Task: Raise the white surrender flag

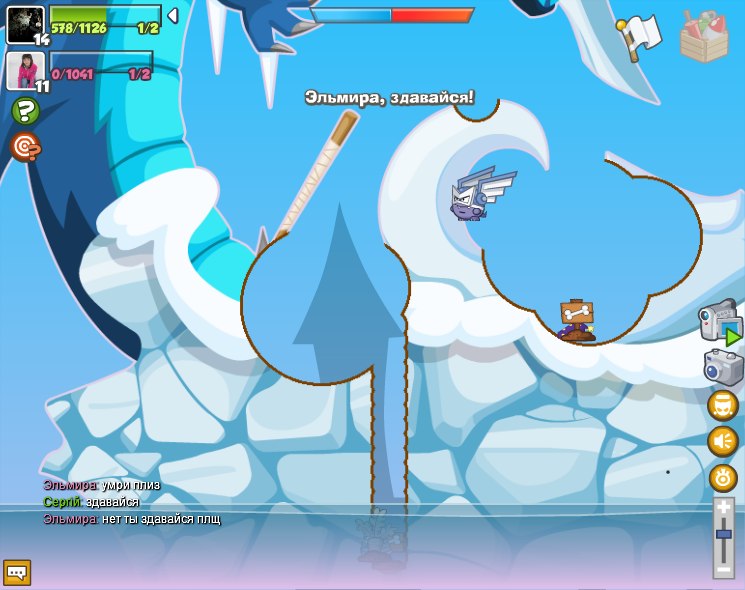Action: coord(639,37)
